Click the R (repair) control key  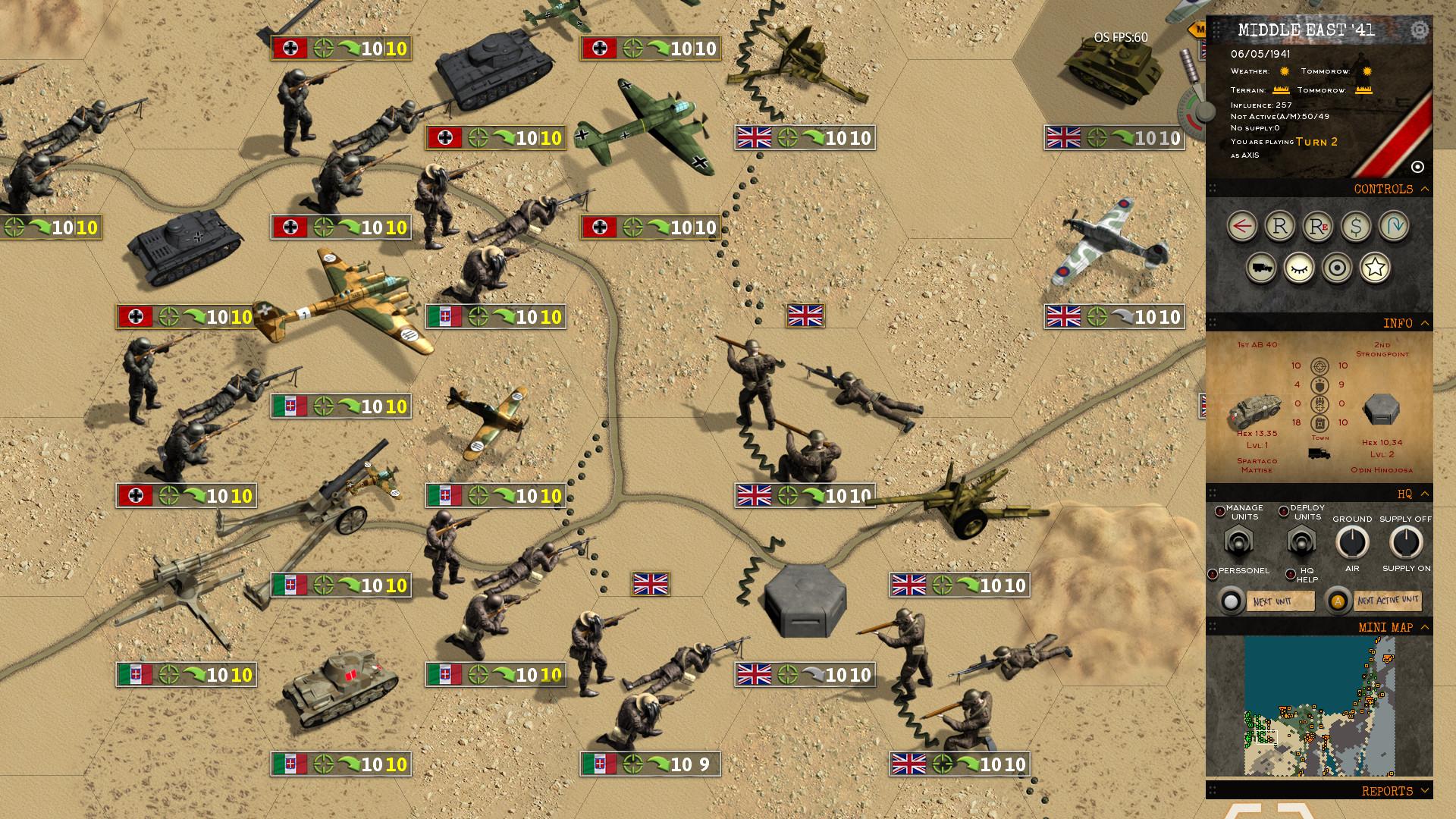pos(1280,226)
